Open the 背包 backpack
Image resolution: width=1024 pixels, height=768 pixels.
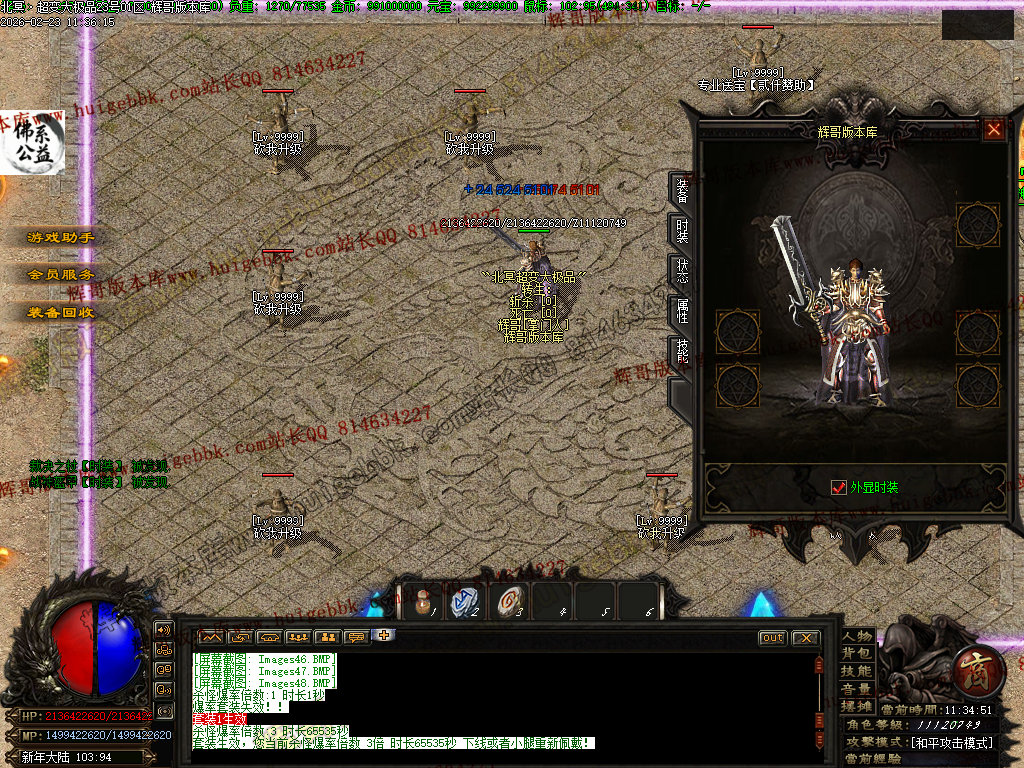(x=857, y=654)
